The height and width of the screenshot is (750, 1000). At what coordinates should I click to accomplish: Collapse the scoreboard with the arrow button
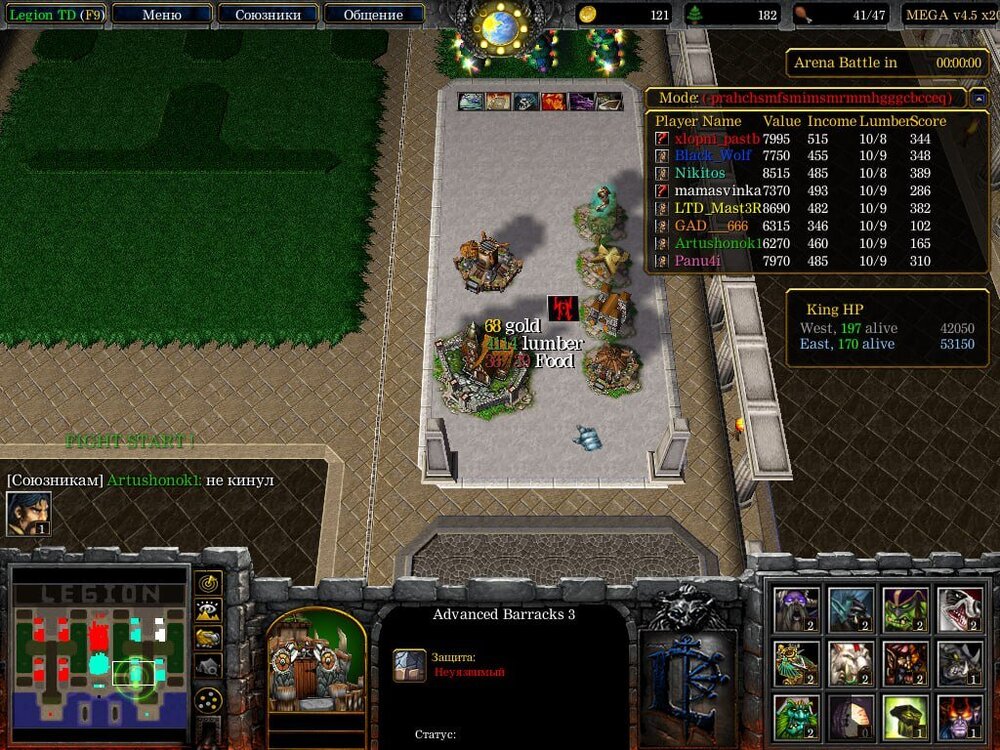[979, 99]
